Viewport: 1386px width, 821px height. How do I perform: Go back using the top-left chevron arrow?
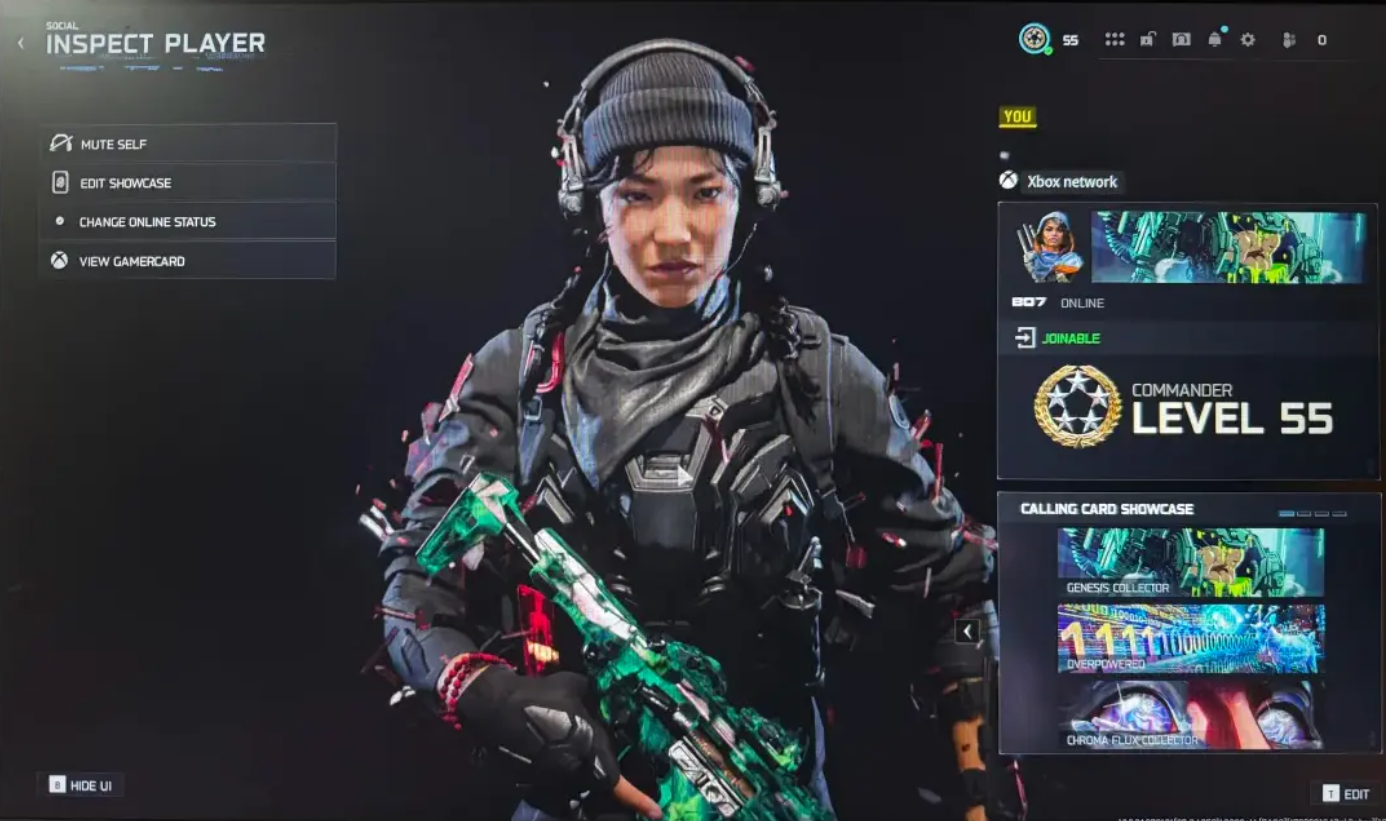point(20,42)
